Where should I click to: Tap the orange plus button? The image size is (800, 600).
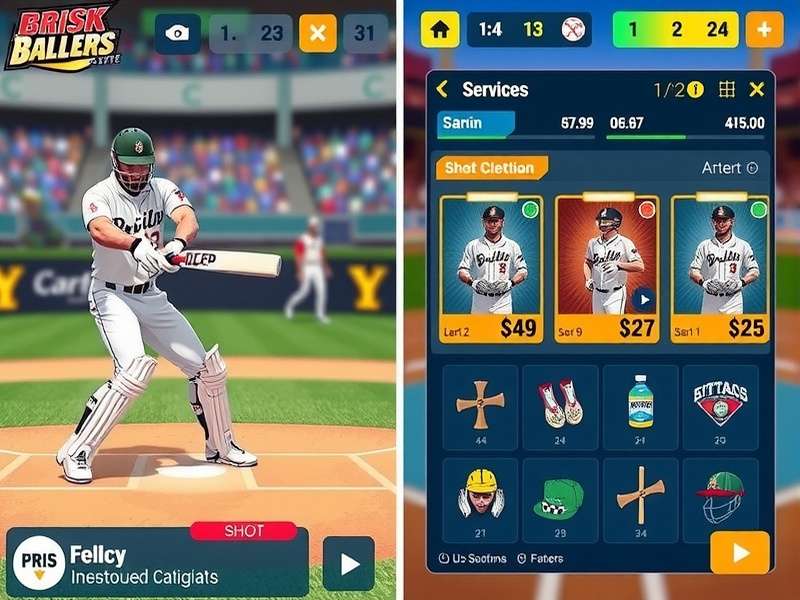(x=764, y=29)
